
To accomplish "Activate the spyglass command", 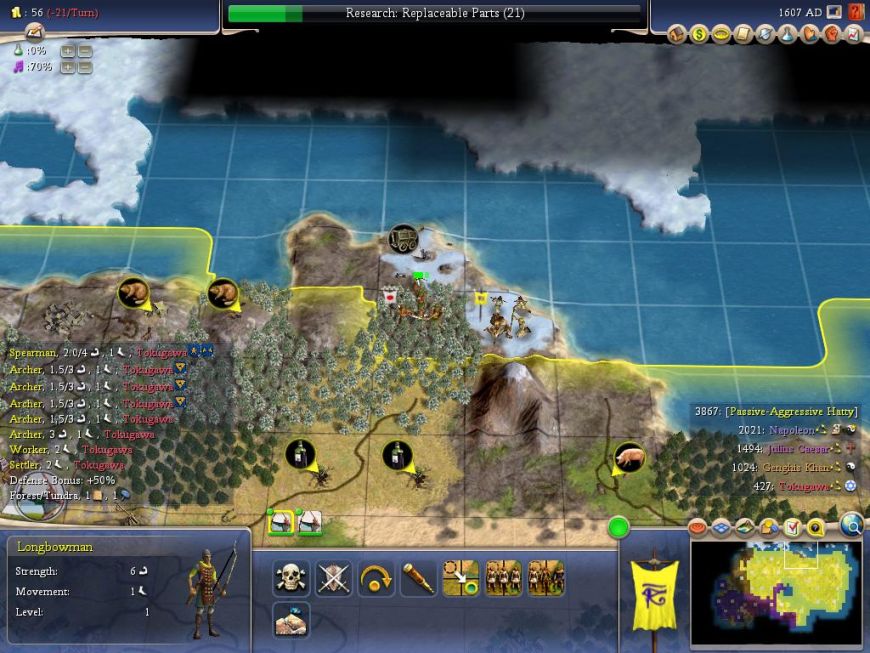I will [x=419, y=578].
